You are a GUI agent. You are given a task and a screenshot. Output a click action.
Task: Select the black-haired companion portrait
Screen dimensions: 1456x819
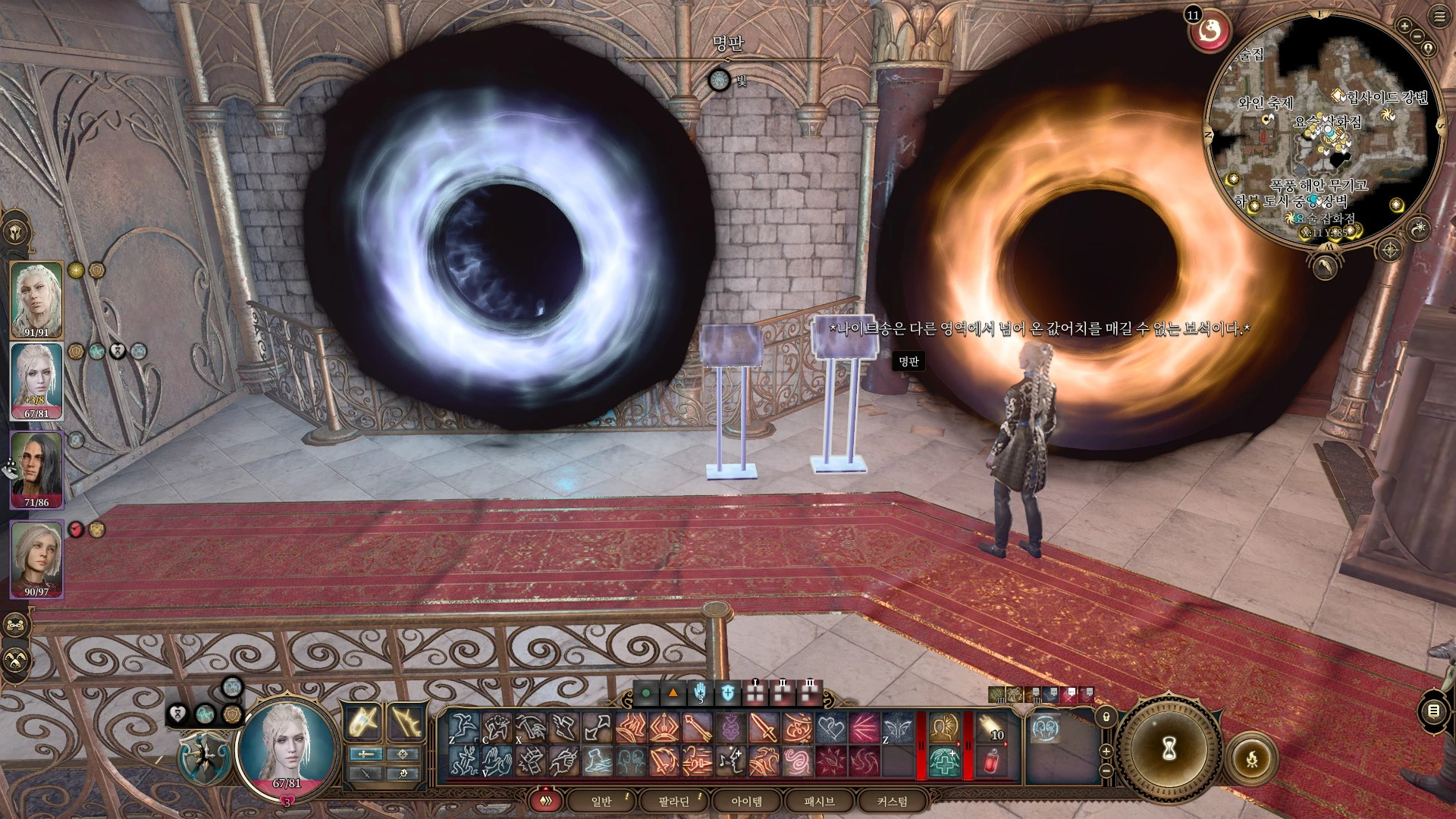pyautogui.click(x=36, y=469)
